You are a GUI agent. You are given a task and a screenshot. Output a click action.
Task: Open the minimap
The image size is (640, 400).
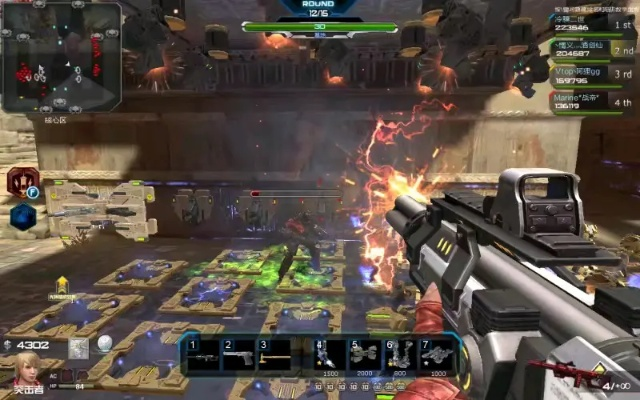(x=61, y=57)
